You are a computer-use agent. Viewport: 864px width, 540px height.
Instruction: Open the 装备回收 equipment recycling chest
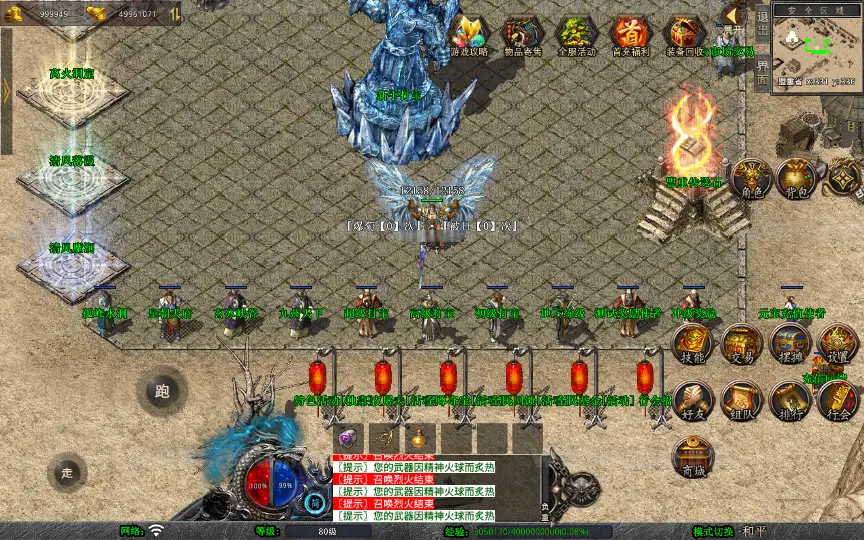(685, 34)
